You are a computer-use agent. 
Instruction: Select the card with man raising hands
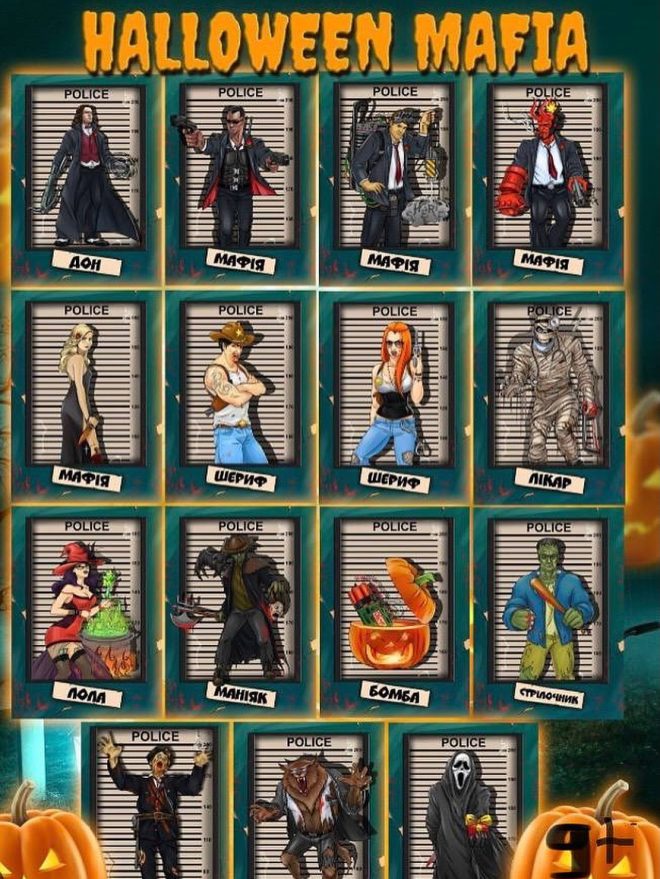[x=155, y=805]
